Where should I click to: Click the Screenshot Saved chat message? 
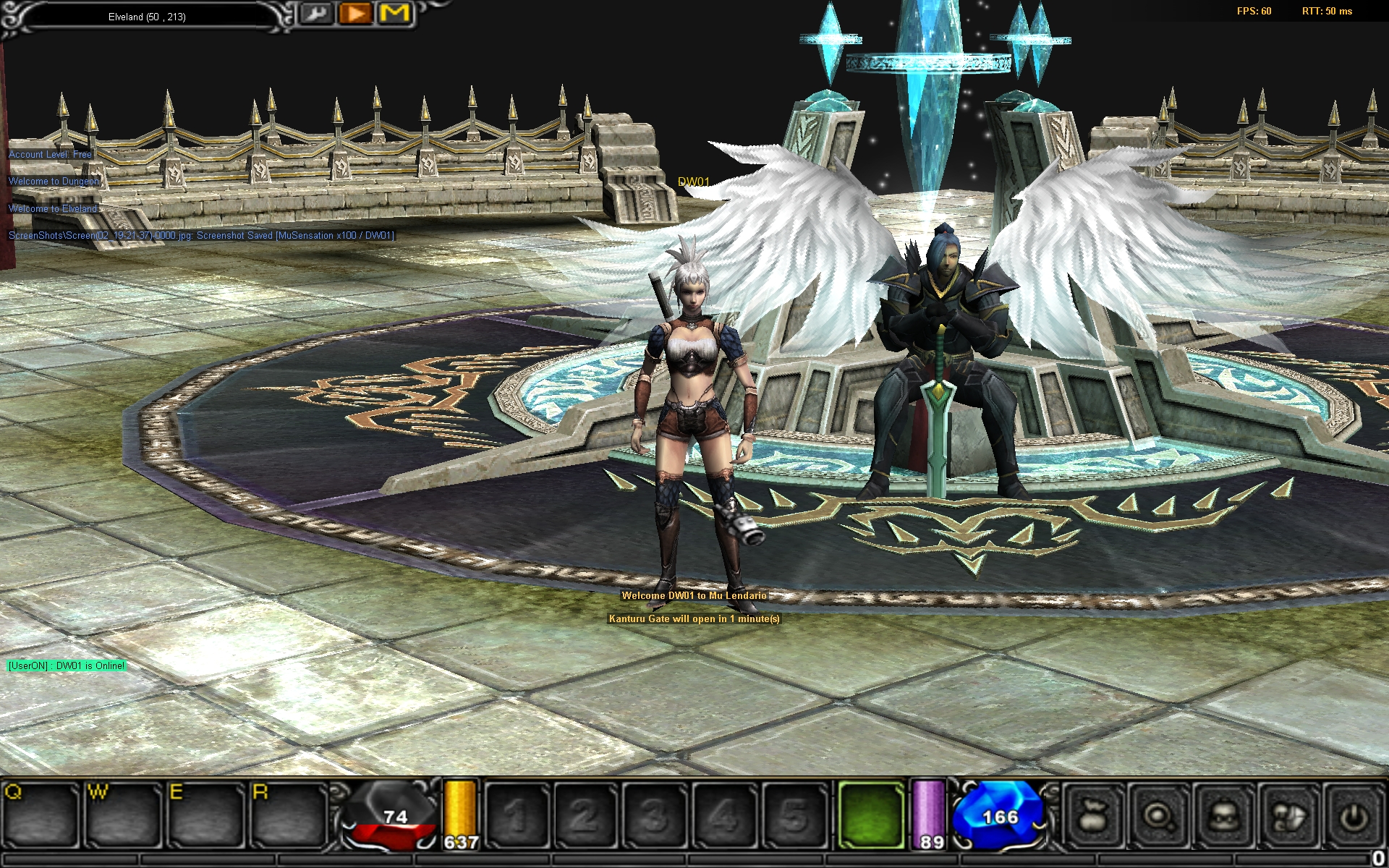tap(201, 236)
